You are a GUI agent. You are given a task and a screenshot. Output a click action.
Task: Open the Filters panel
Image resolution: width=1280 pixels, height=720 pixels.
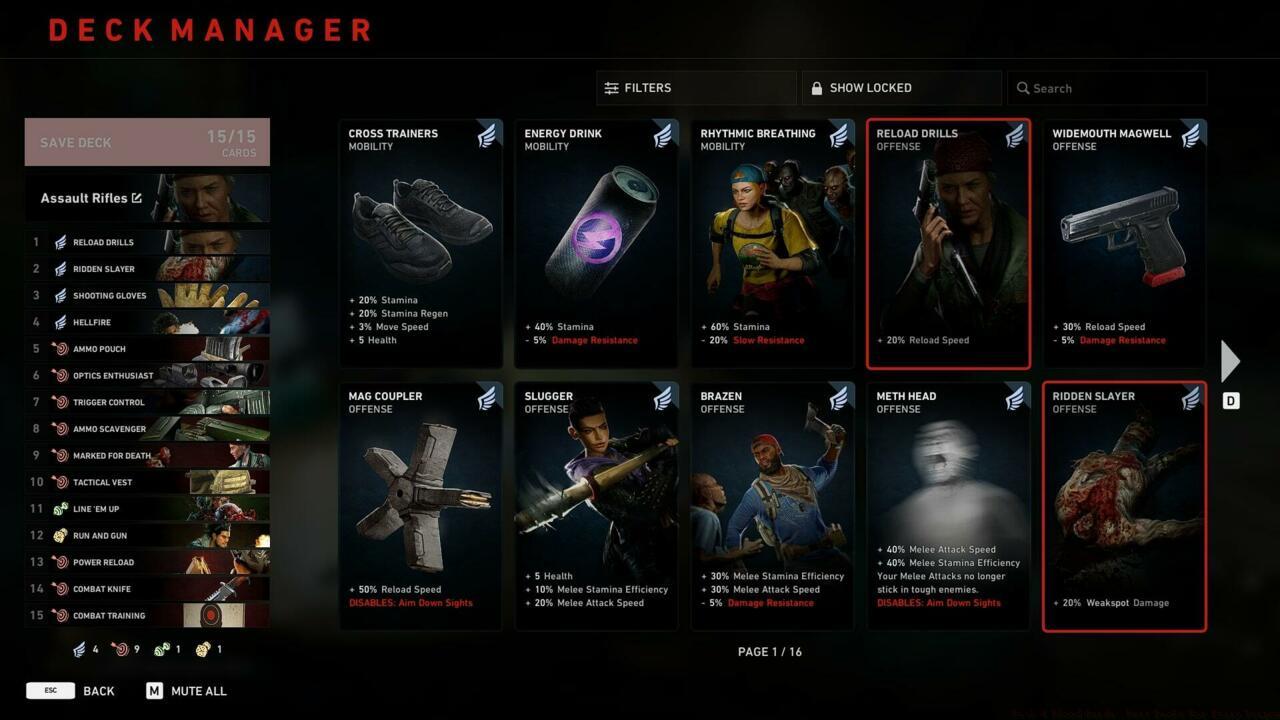[x=696, y=88]
